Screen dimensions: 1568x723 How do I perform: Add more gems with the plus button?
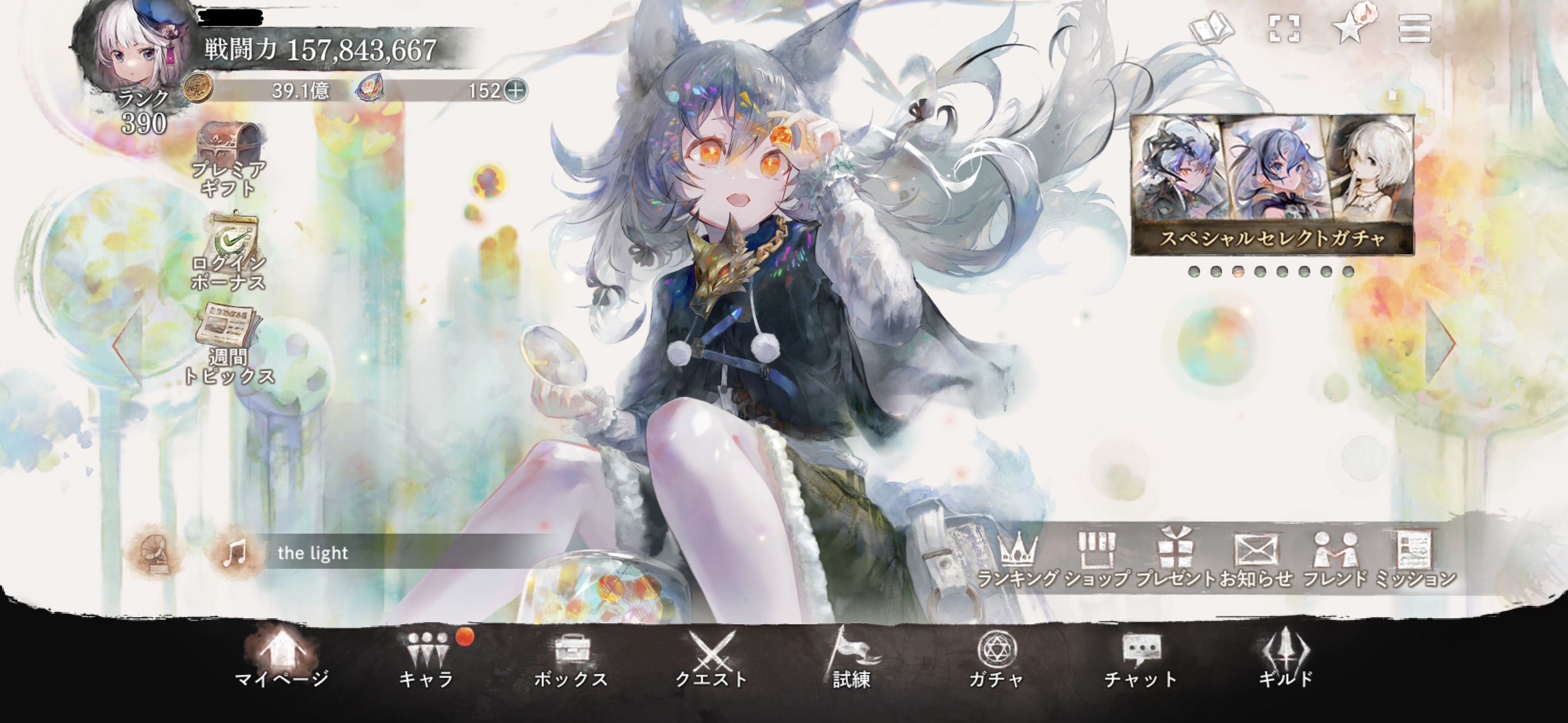pos(515,91)
